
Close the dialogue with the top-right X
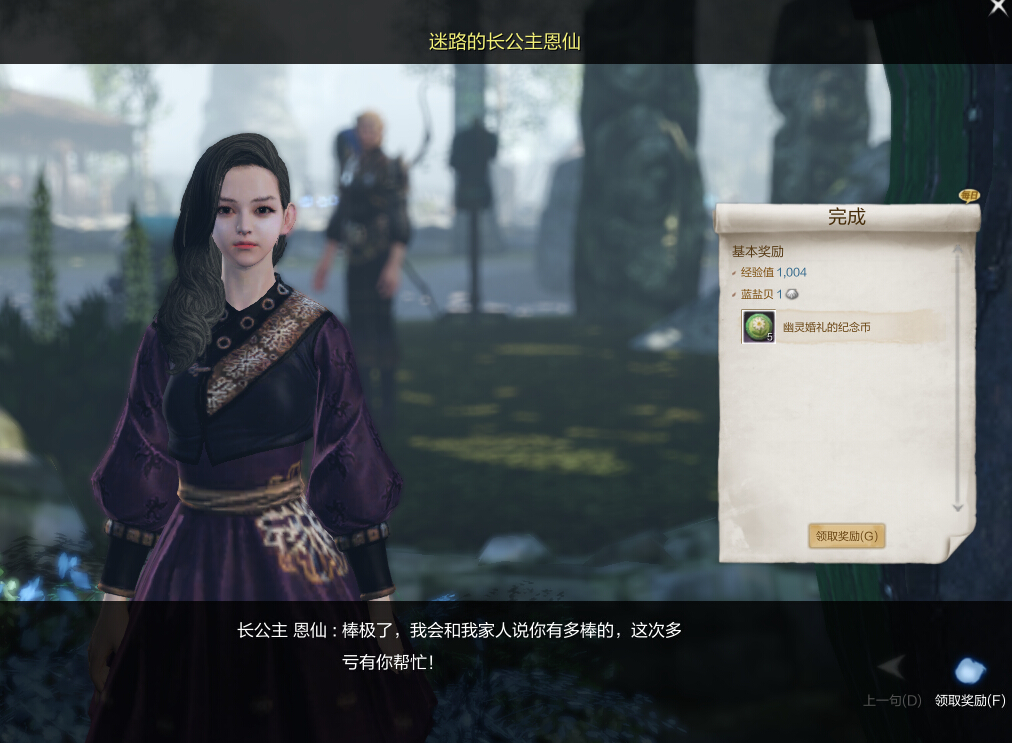(998, 8)
